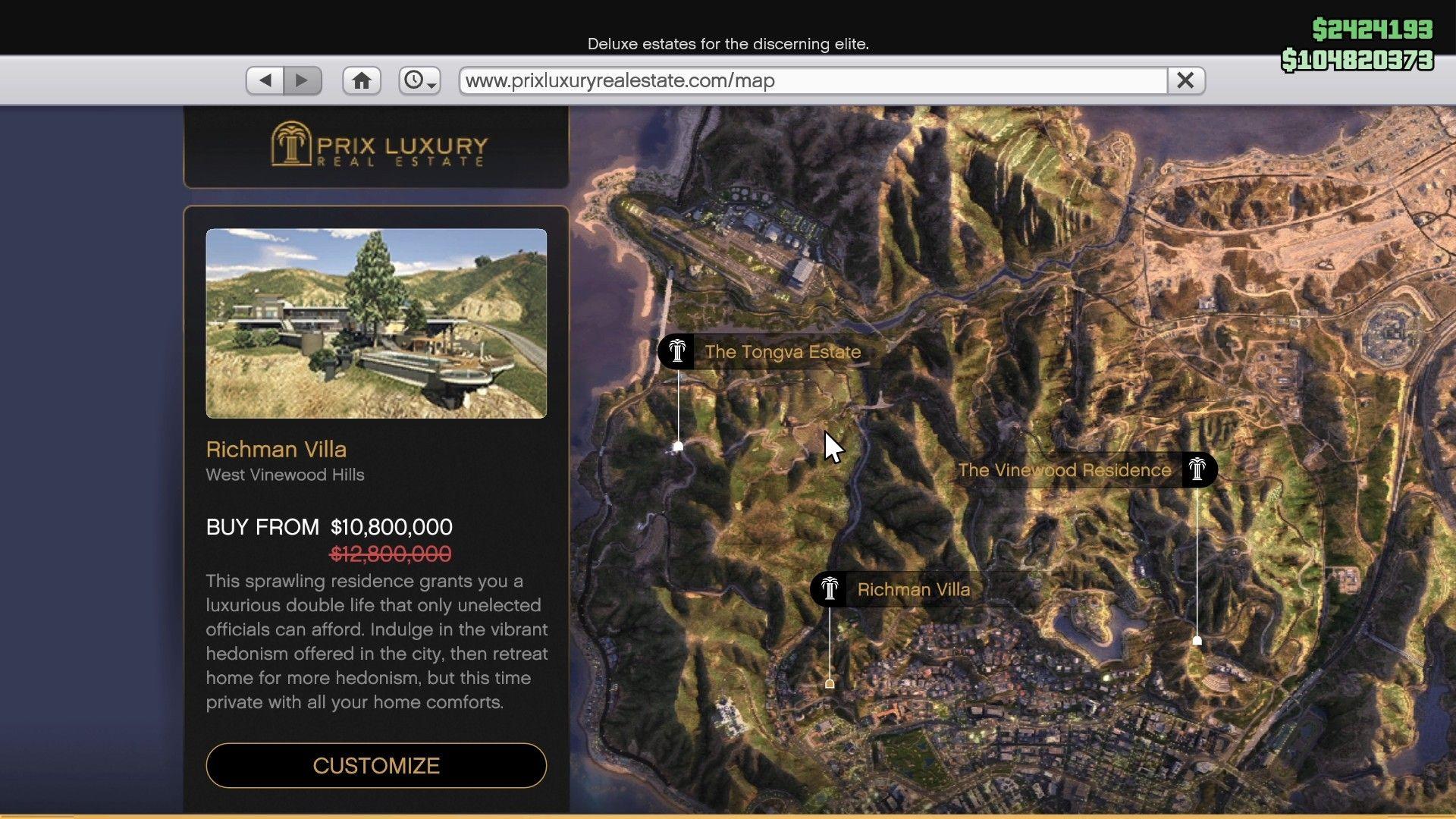
Task: Open The Tongva Estate property label
Action: pos(782,351)
